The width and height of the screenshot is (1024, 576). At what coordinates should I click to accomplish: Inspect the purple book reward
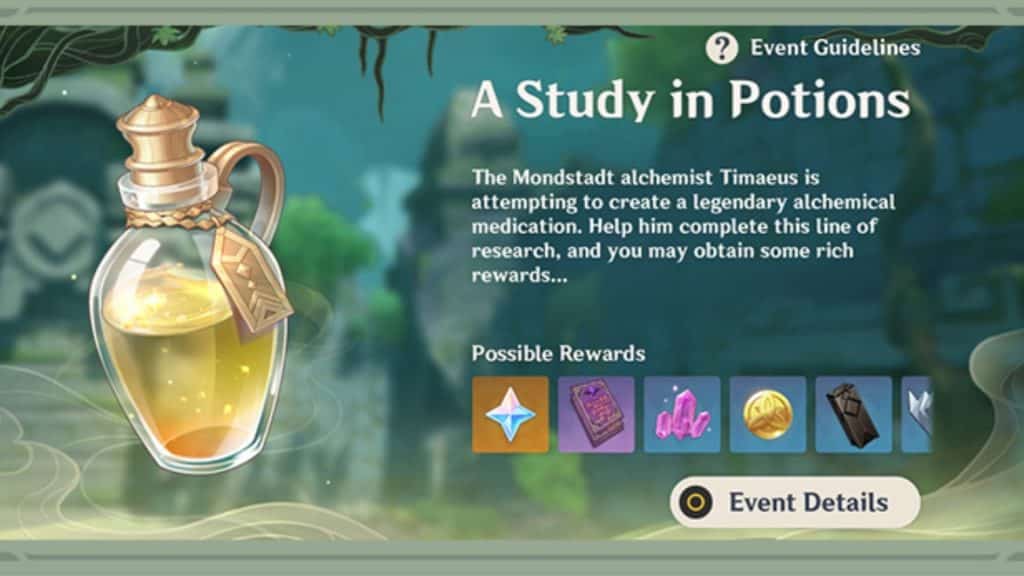coord(596,414)
